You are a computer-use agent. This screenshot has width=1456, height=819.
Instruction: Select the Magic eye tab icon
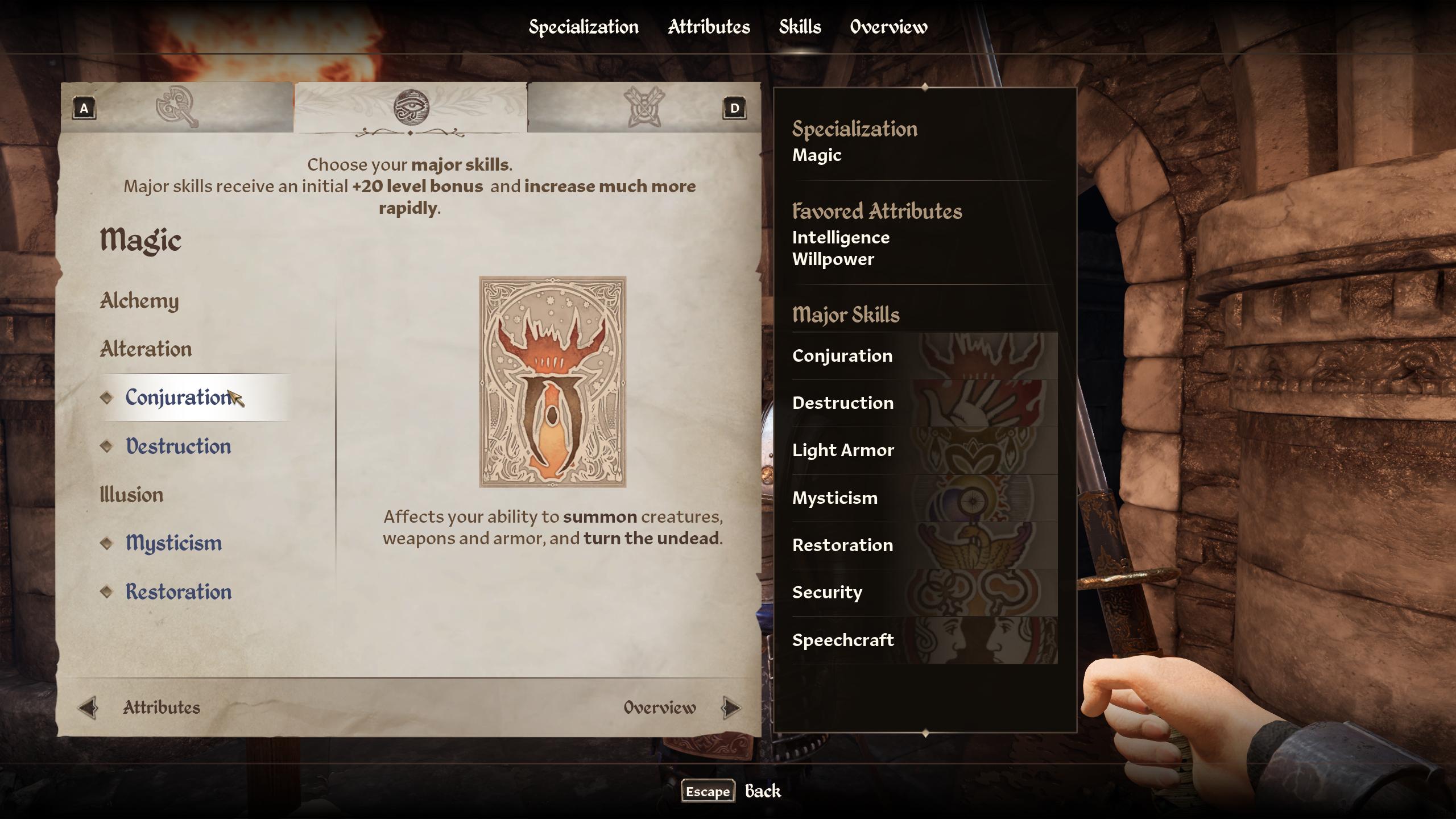tap(411, 108)
